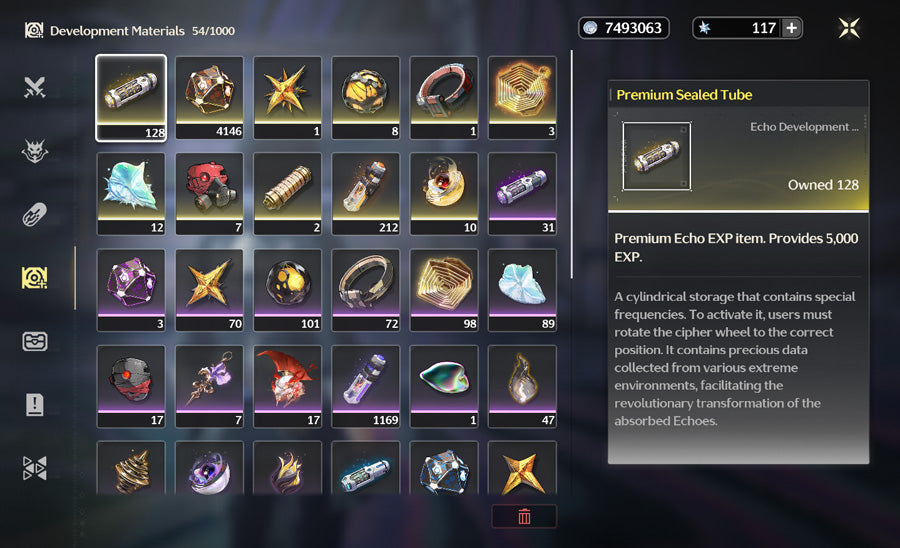Switch to the demon mask echoes tab

click(35, 151)
